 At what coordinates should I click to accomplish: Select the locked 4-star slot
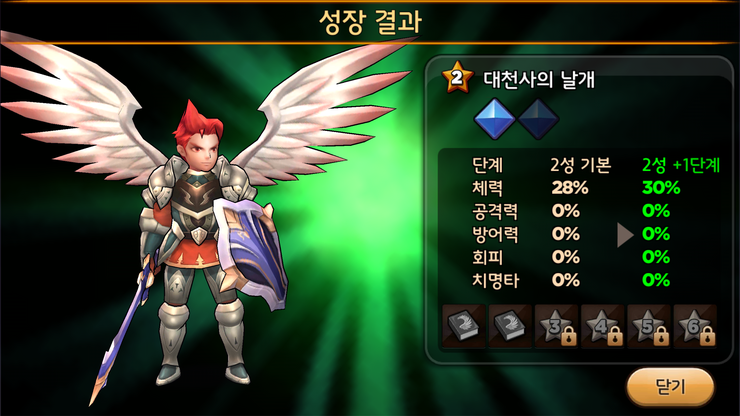[602, 324]
